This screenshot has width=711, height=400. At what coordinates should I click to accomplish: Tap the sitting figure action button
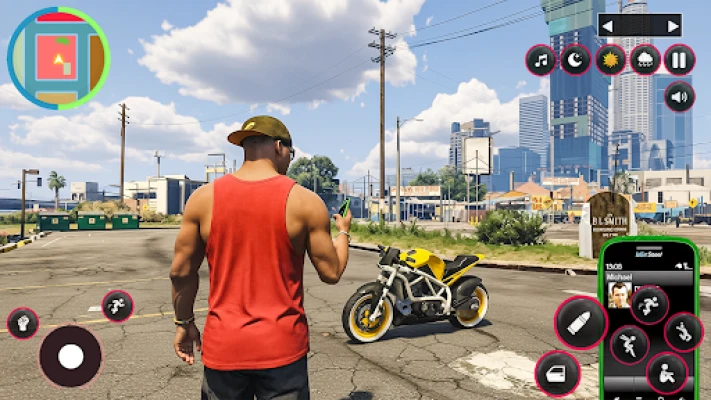coord(666,374)
